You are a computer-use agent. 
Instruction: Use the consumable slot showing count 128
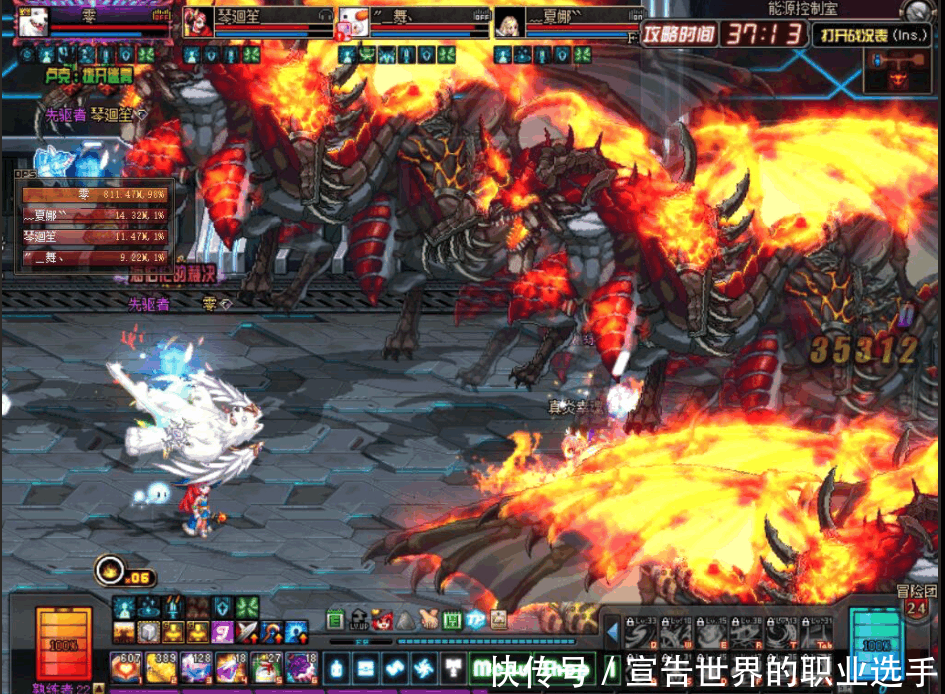pyautogui.click(x=196, y=667)
